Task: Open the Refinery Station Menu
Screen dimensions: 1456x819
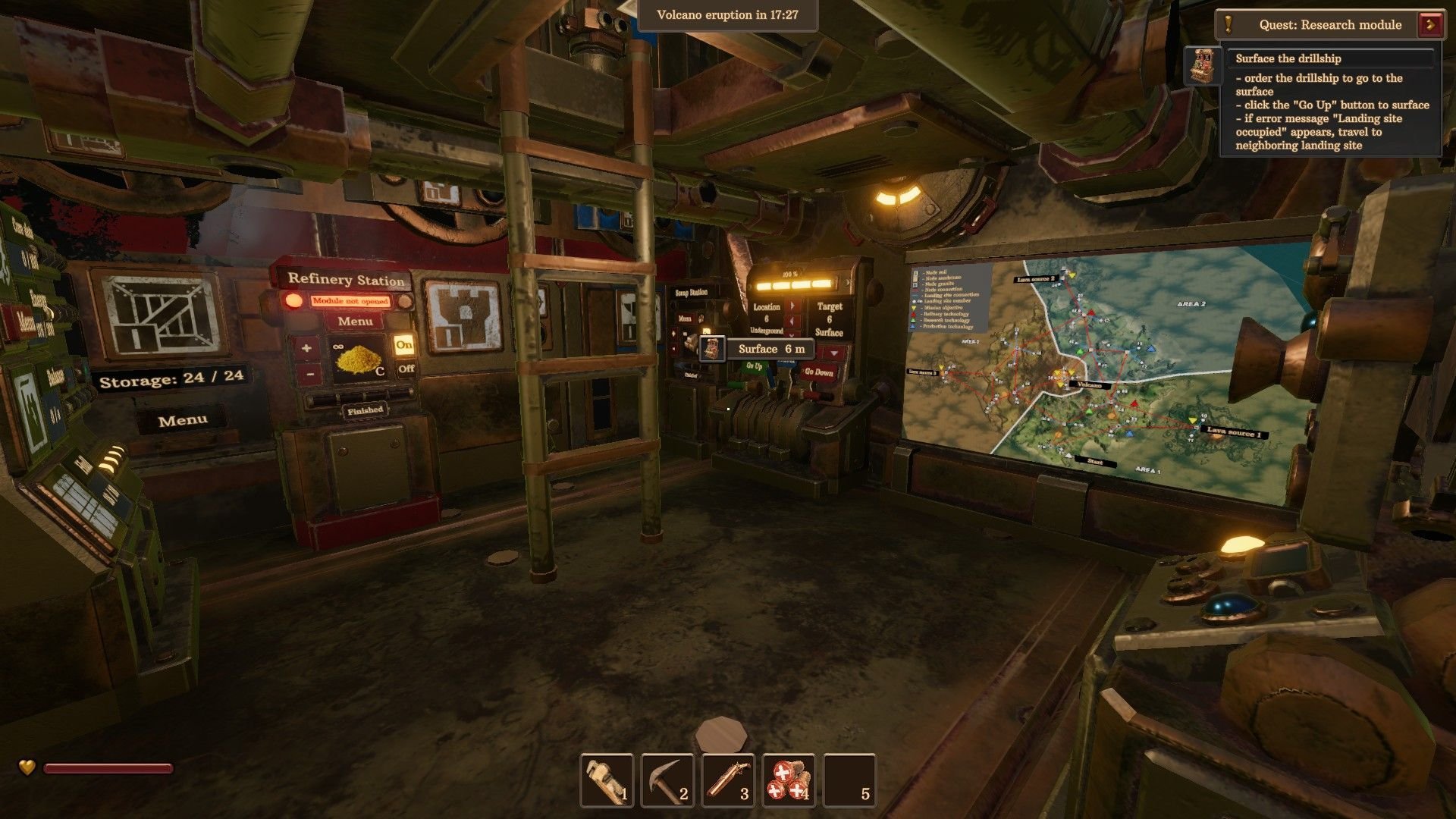Action: 355,322
